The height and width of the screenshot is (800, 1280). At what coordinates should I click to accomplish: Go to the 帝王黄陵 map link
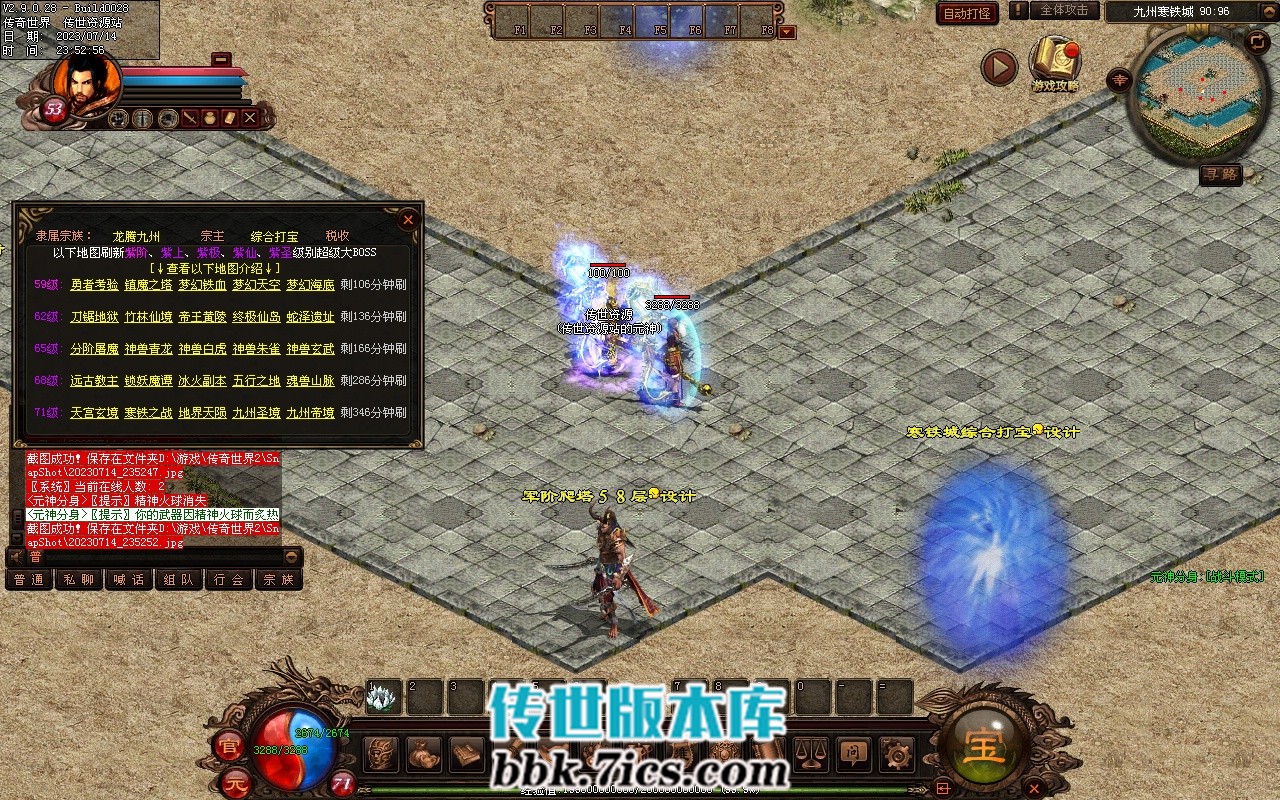[202, 317]
